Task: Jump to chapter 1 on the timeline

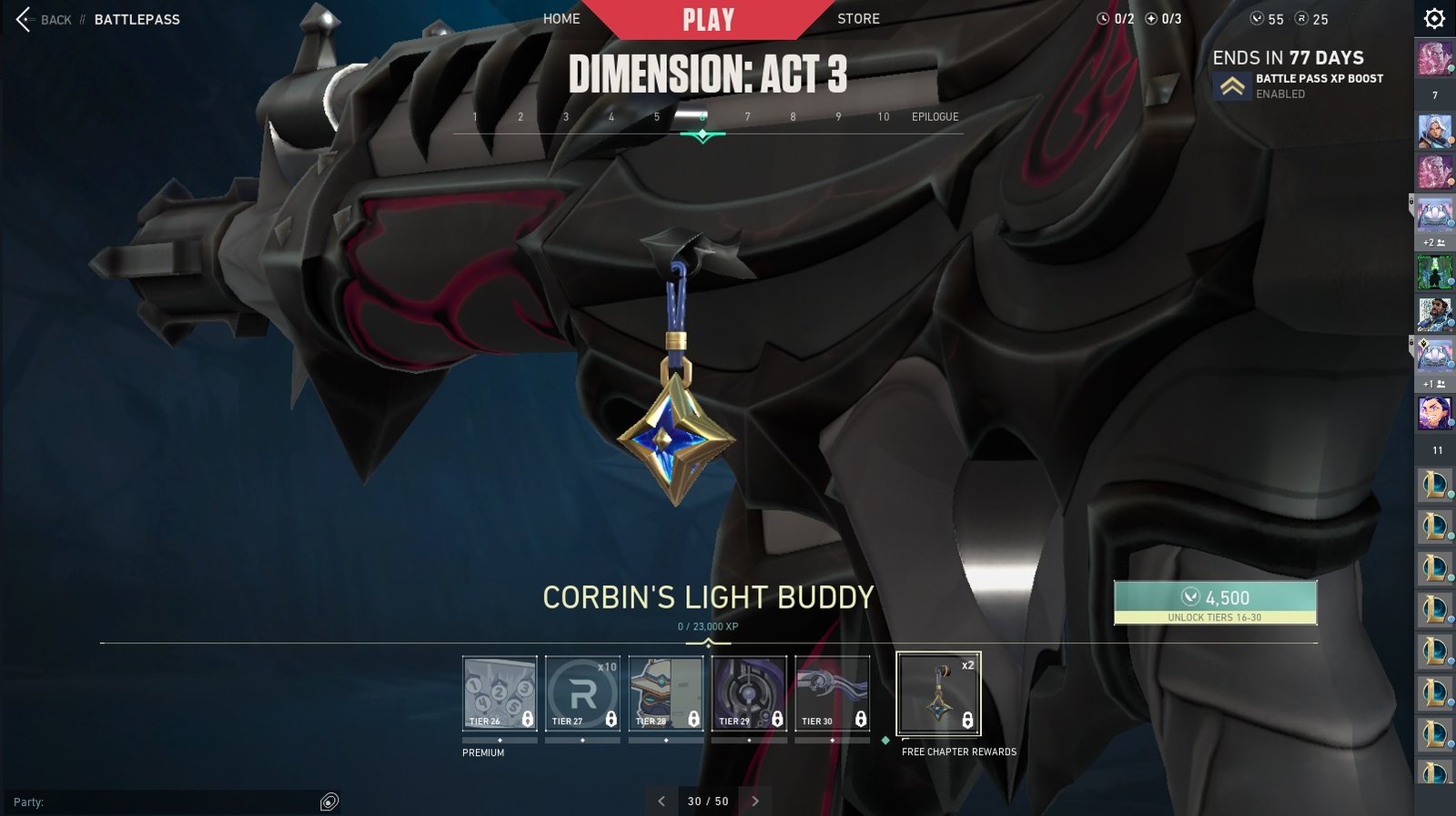Action: point(475,116)
